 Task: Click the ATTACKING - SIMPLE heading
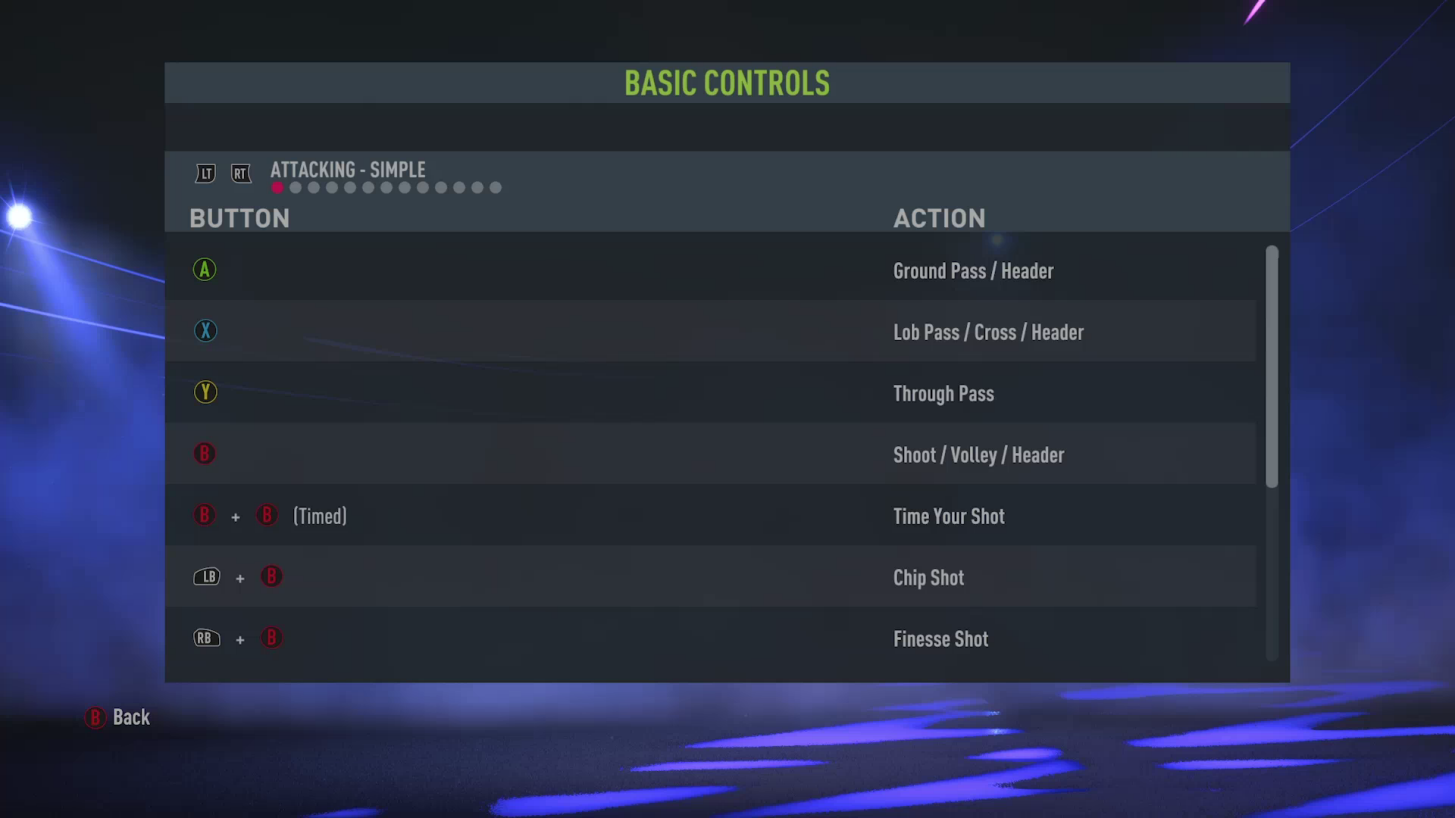tap(347, 170)
